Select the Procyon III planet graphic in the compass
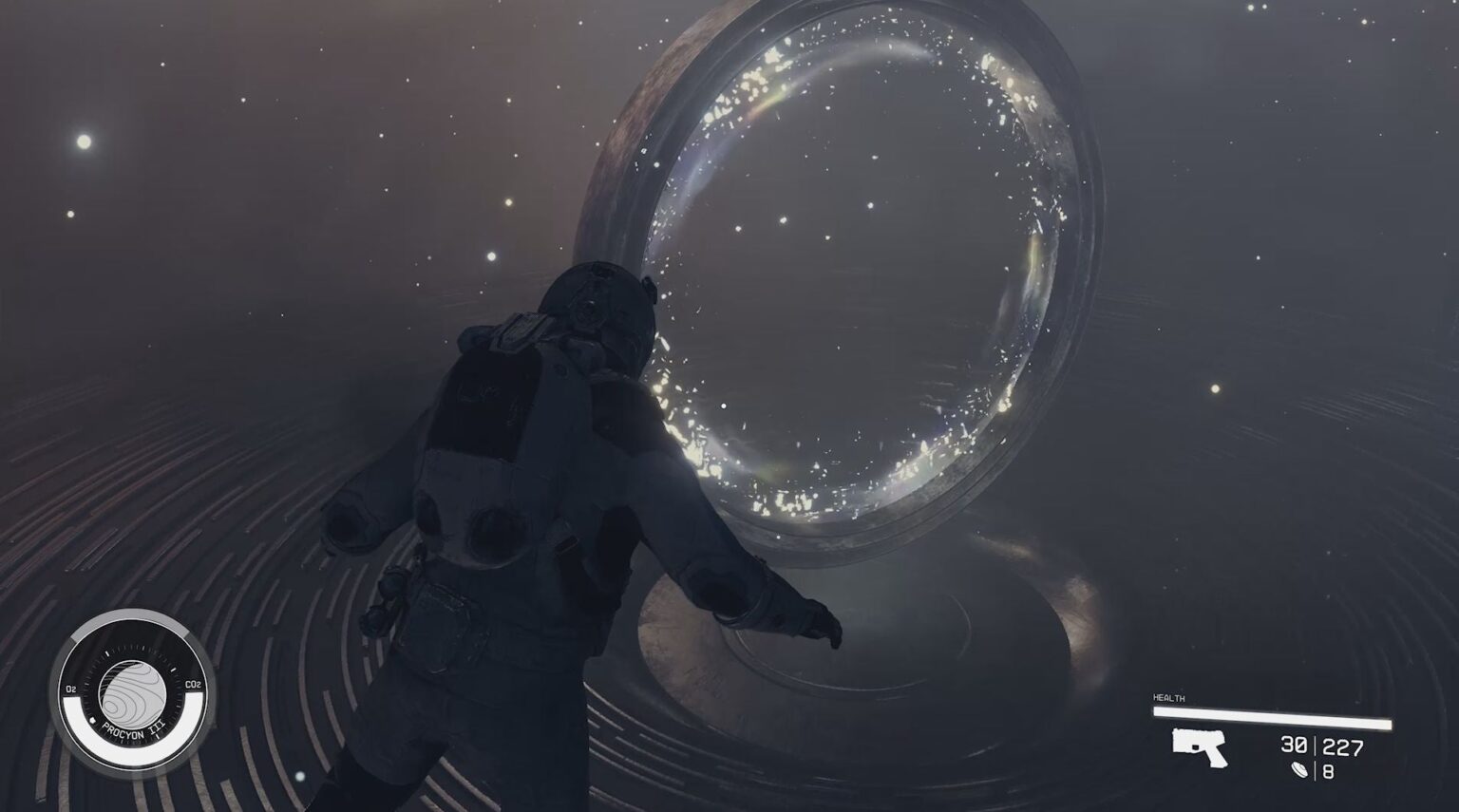The width and height of the screenshot is (1459, 812). pos(134,690)
